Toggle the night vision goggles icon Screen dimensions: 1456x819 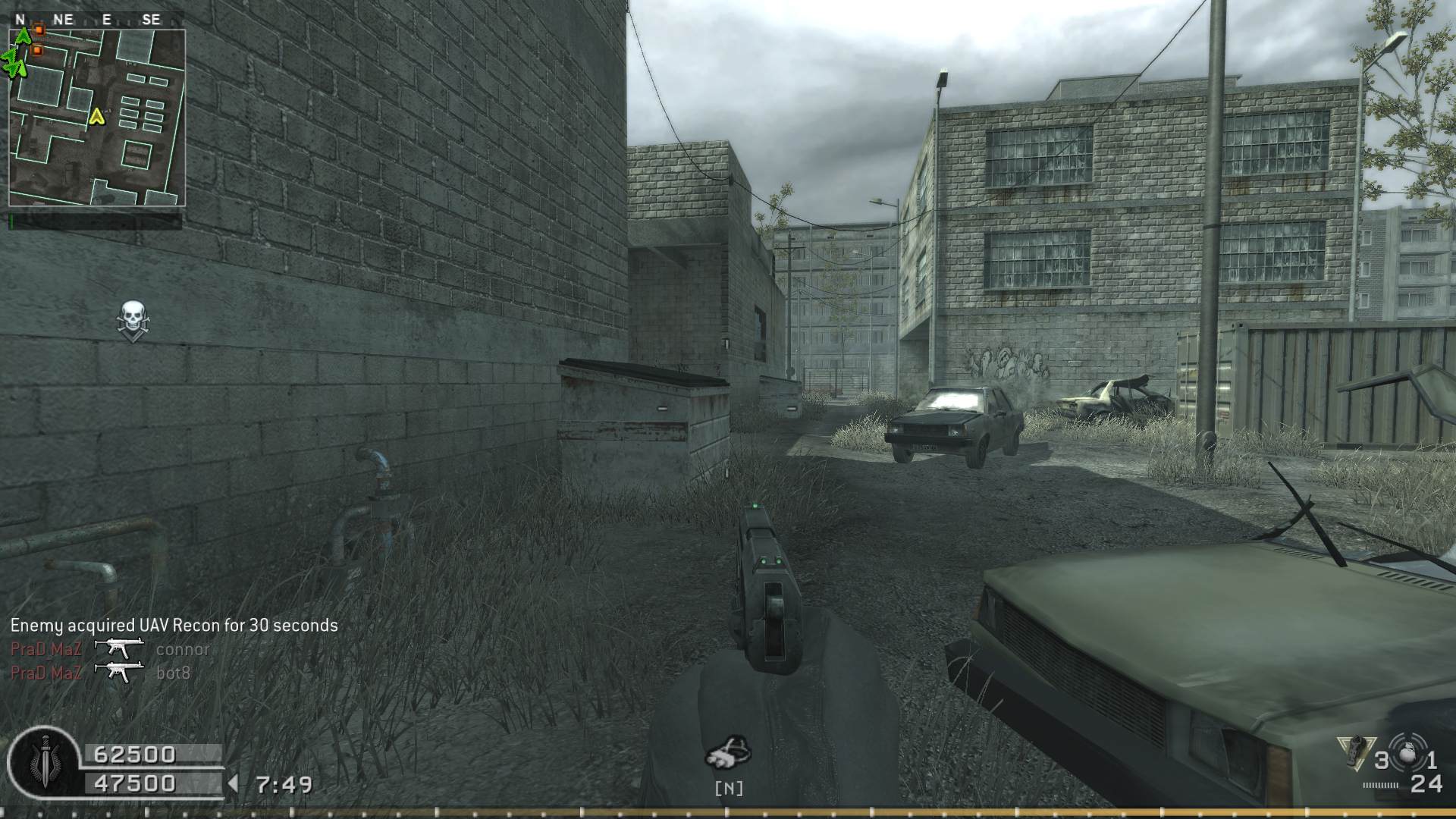pos(728,752)
